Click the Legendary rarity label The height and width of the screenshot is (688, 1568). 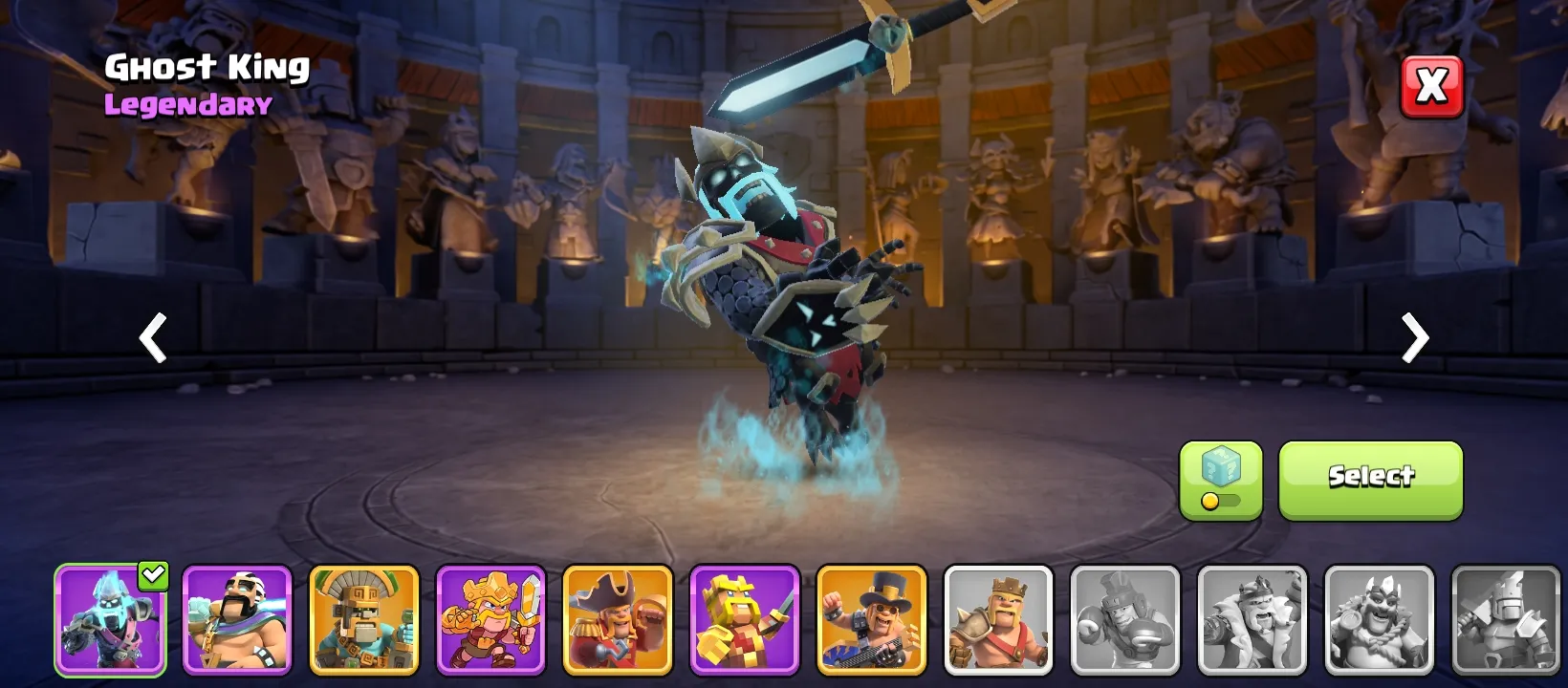[x=187, y=105]
